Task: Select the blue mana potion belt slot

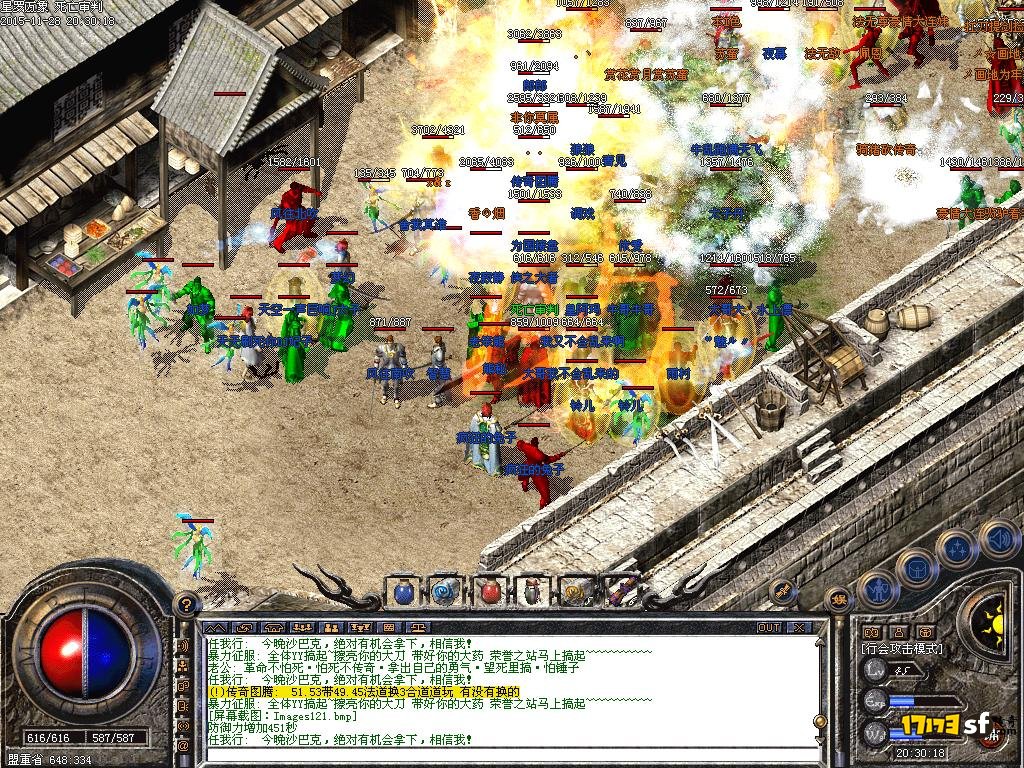Action: [403, 591]
